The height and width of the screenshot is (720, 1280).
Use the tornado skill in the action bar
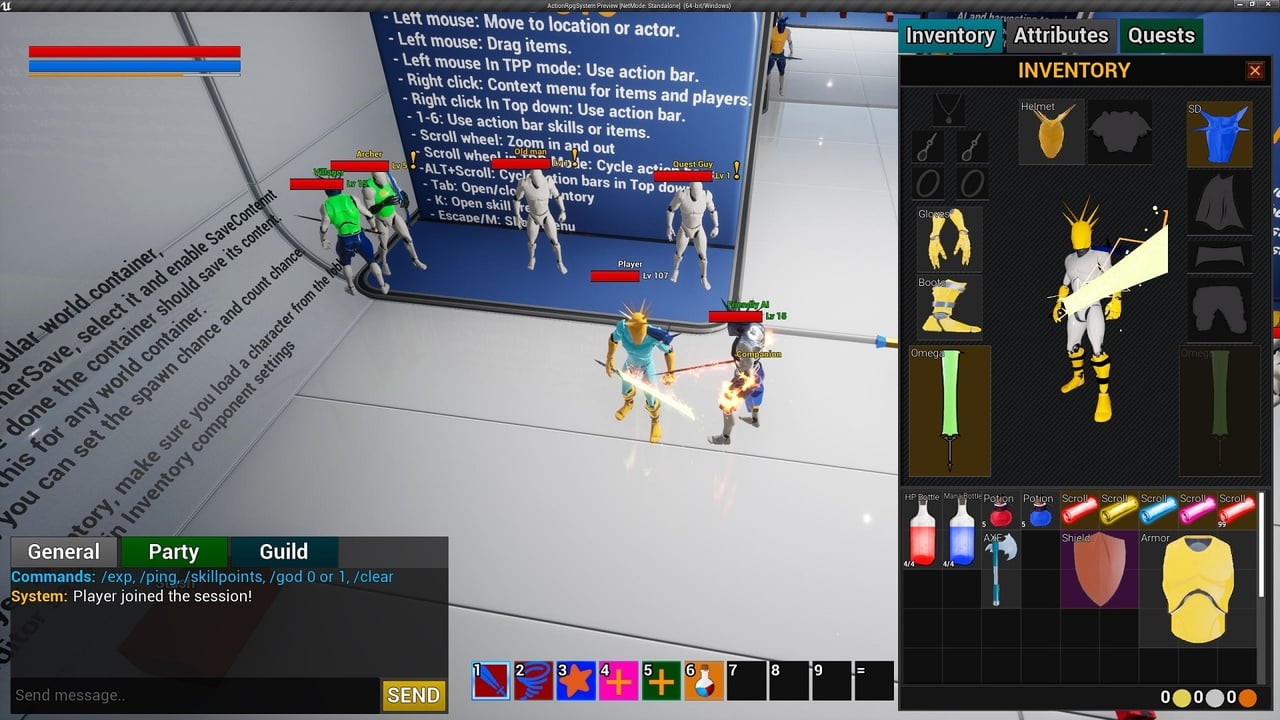point(533,681)
